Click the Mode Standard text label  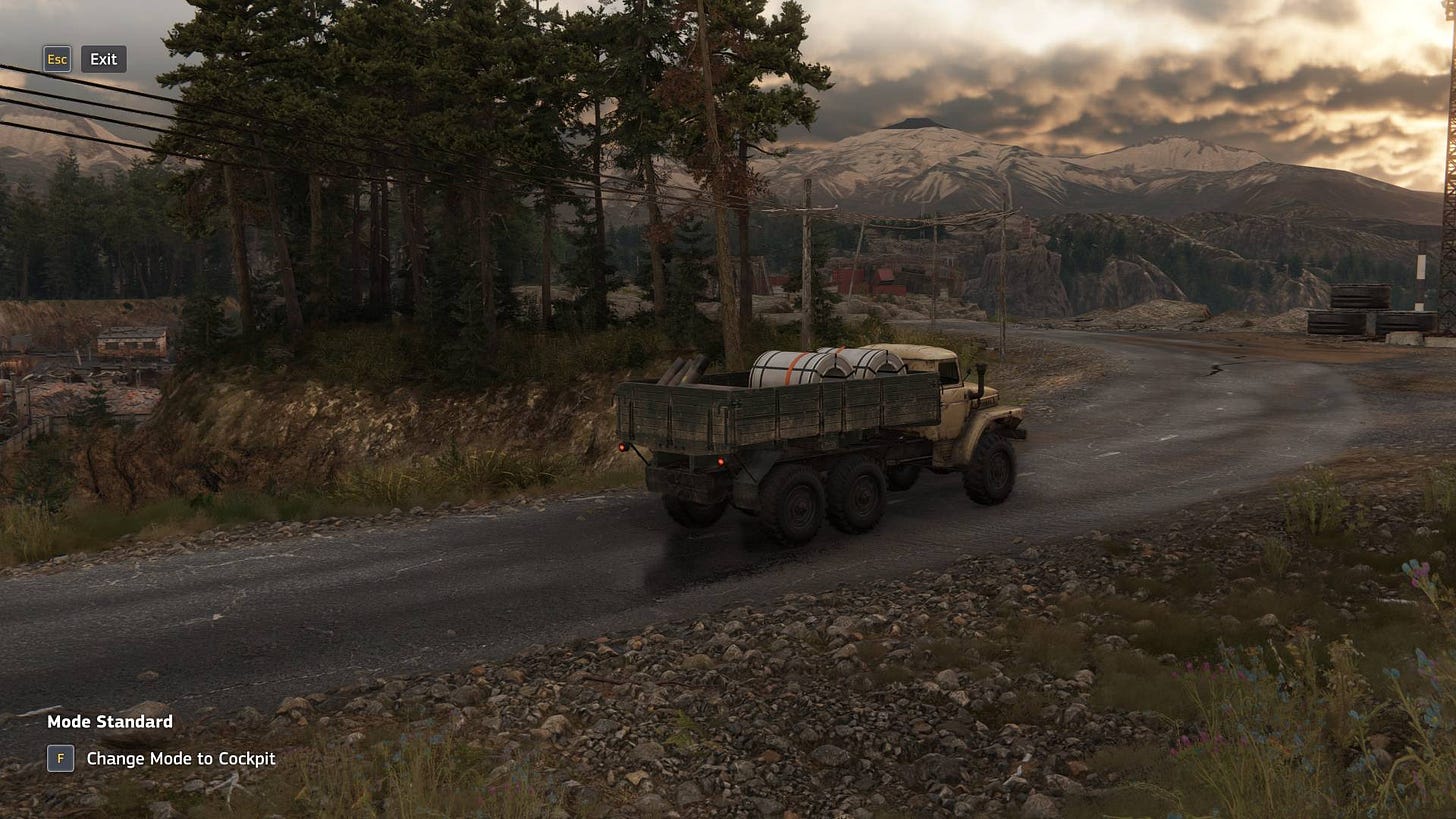click(x=109, y=721)
